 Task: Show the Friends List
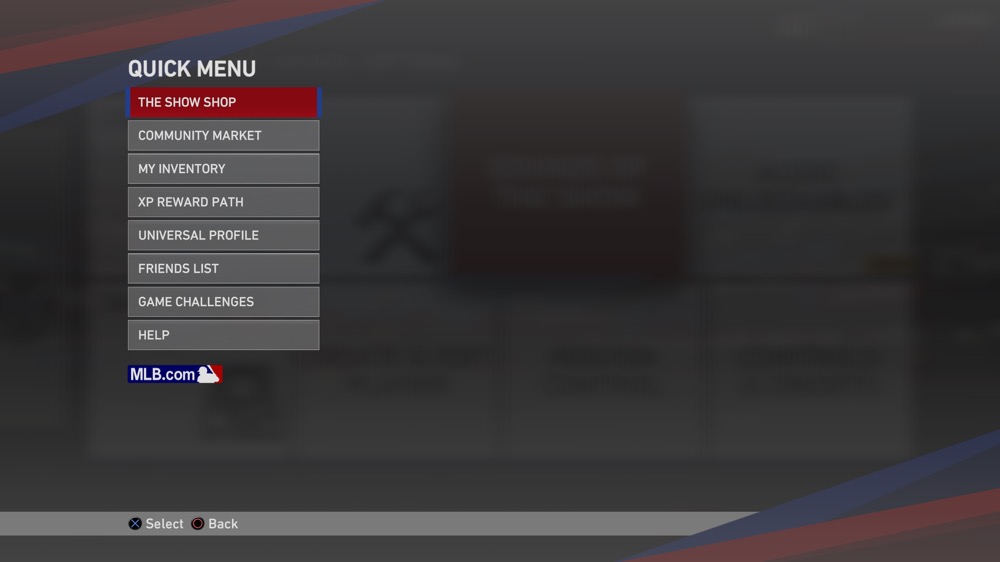coord(223,268)
